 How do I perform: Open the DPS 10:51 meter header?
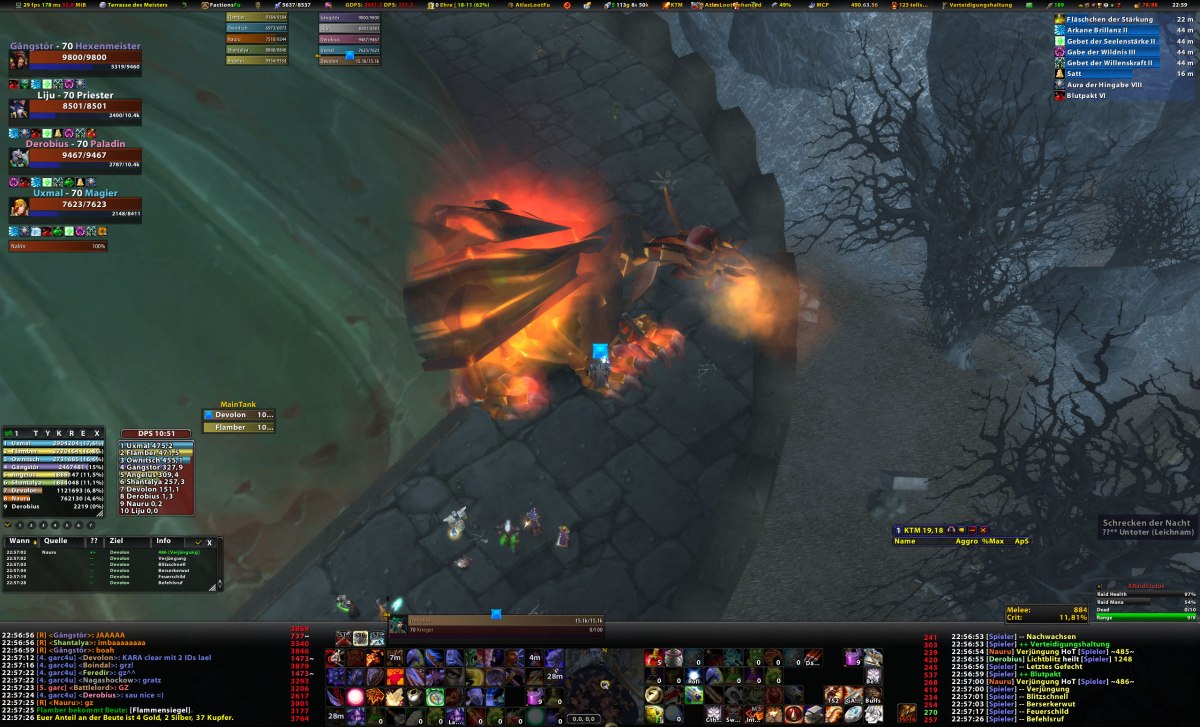[155, 434]
